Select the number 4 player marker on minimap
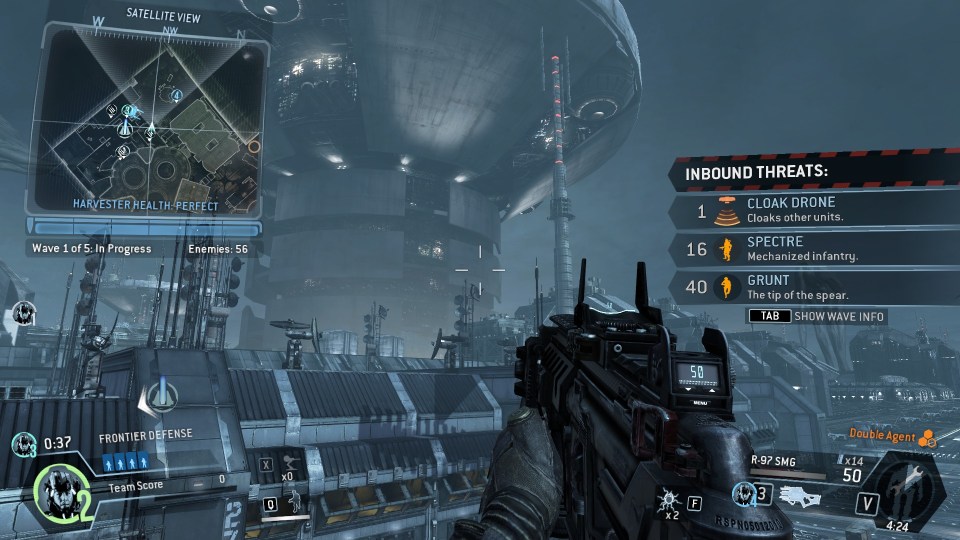Viewport: 960px width, 540px height. pyautogui.click(x=177, y=95)
